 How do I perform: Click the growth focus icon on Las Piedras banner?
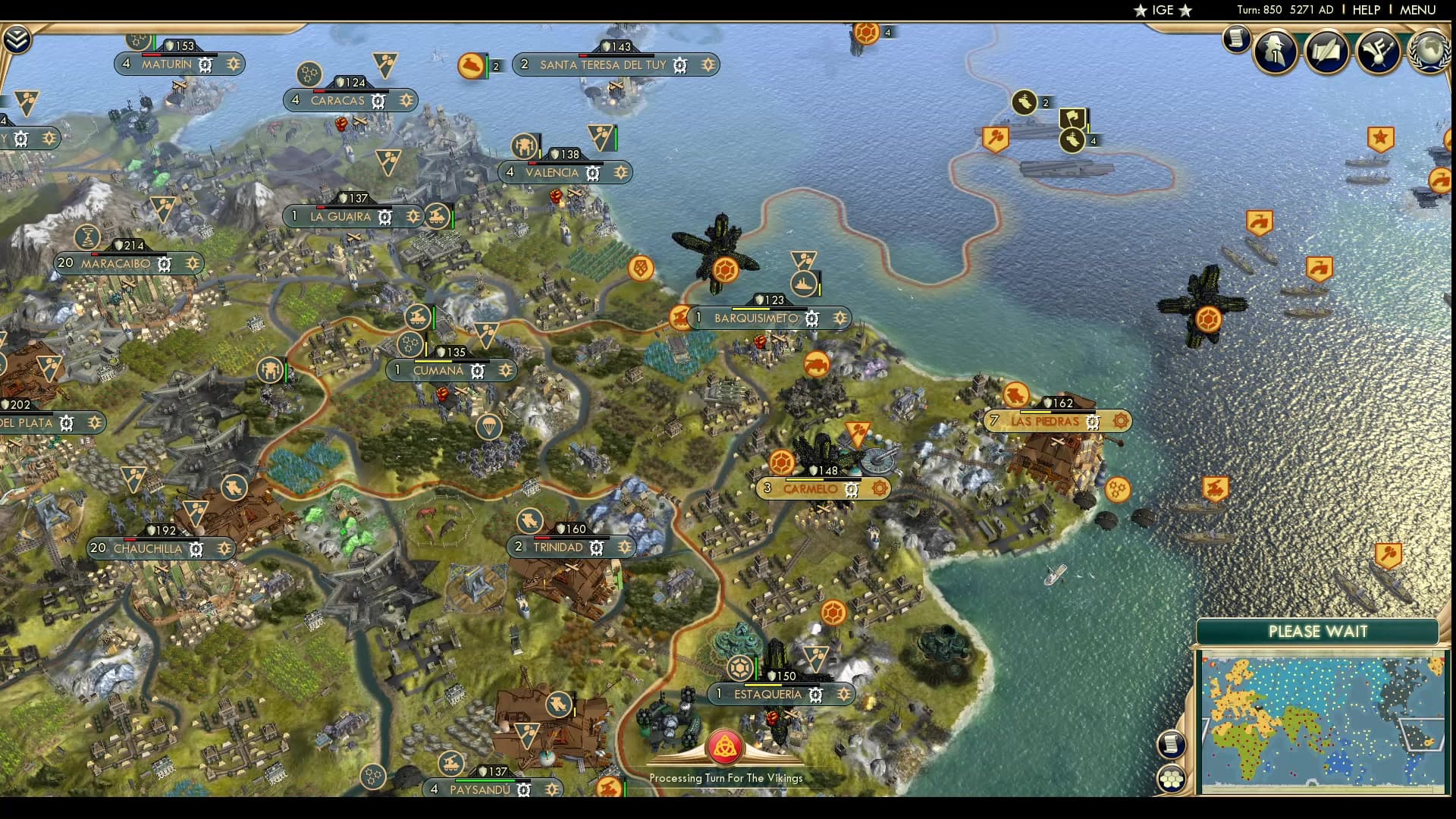pos(1120,422)
